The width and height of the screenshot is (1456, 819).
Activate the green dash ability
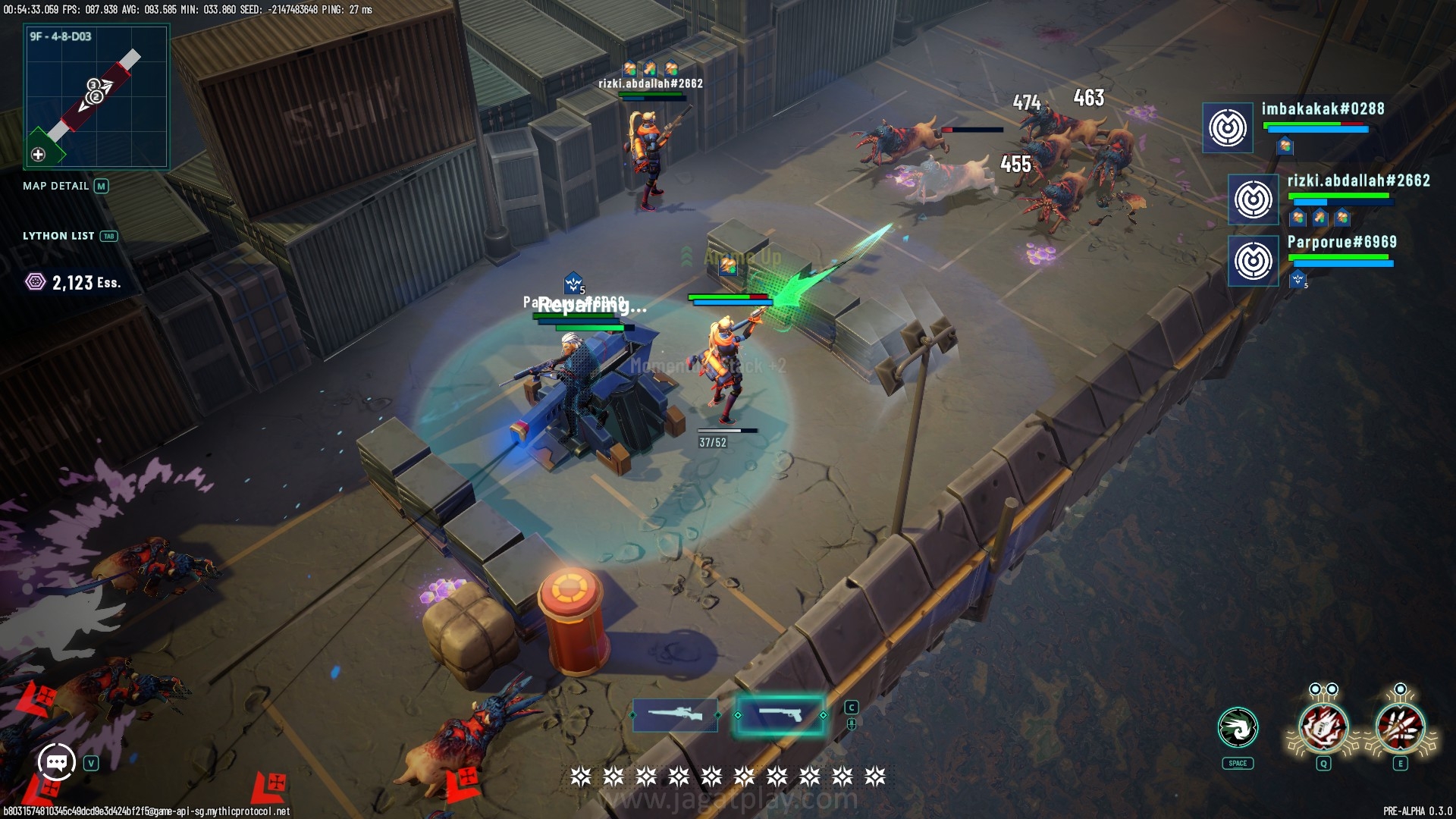point(1238,728)
